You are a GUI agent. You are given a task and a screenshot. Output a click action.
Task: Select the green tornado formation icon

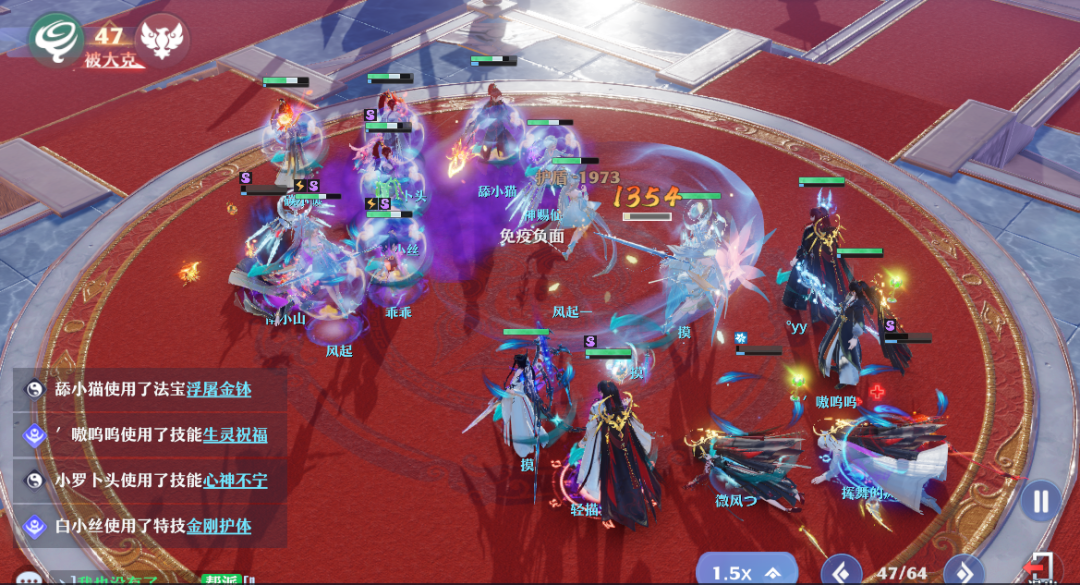coord(55,38)
